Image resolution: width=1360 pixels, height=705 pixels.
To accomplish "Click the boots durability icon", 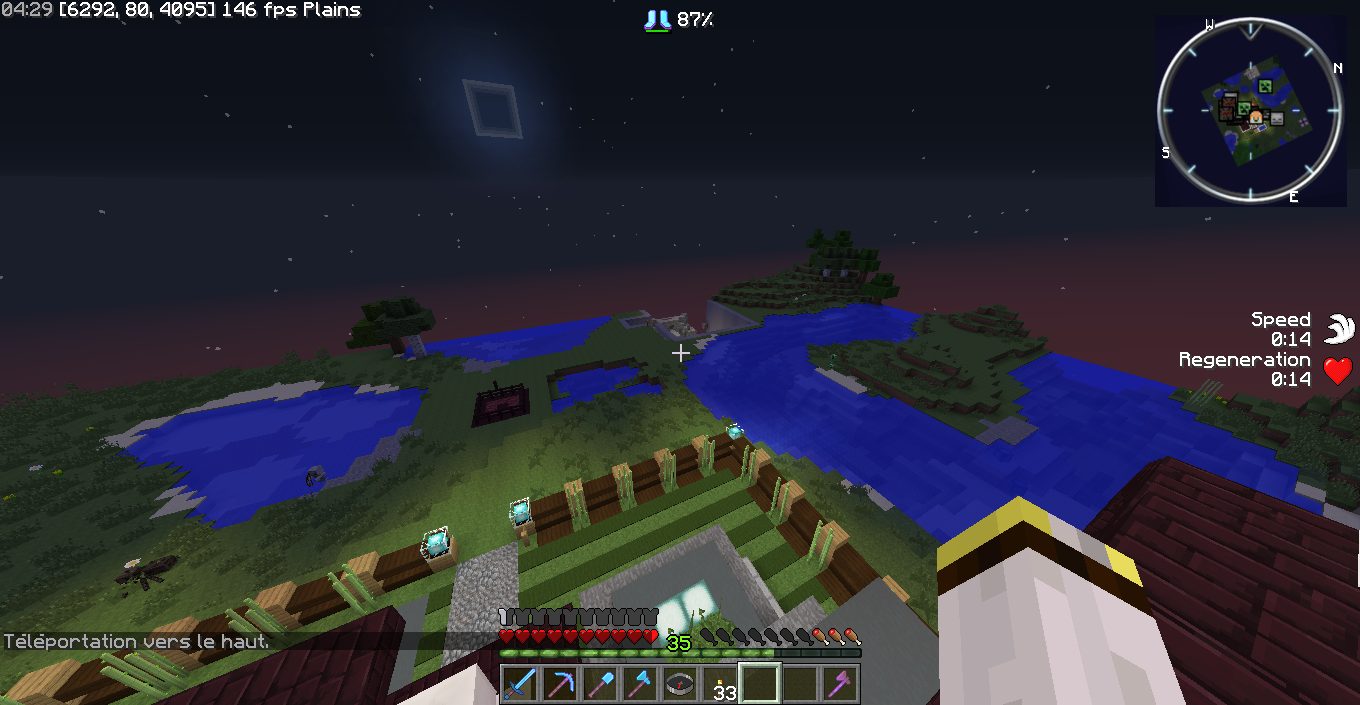I will tap(657, 19).
